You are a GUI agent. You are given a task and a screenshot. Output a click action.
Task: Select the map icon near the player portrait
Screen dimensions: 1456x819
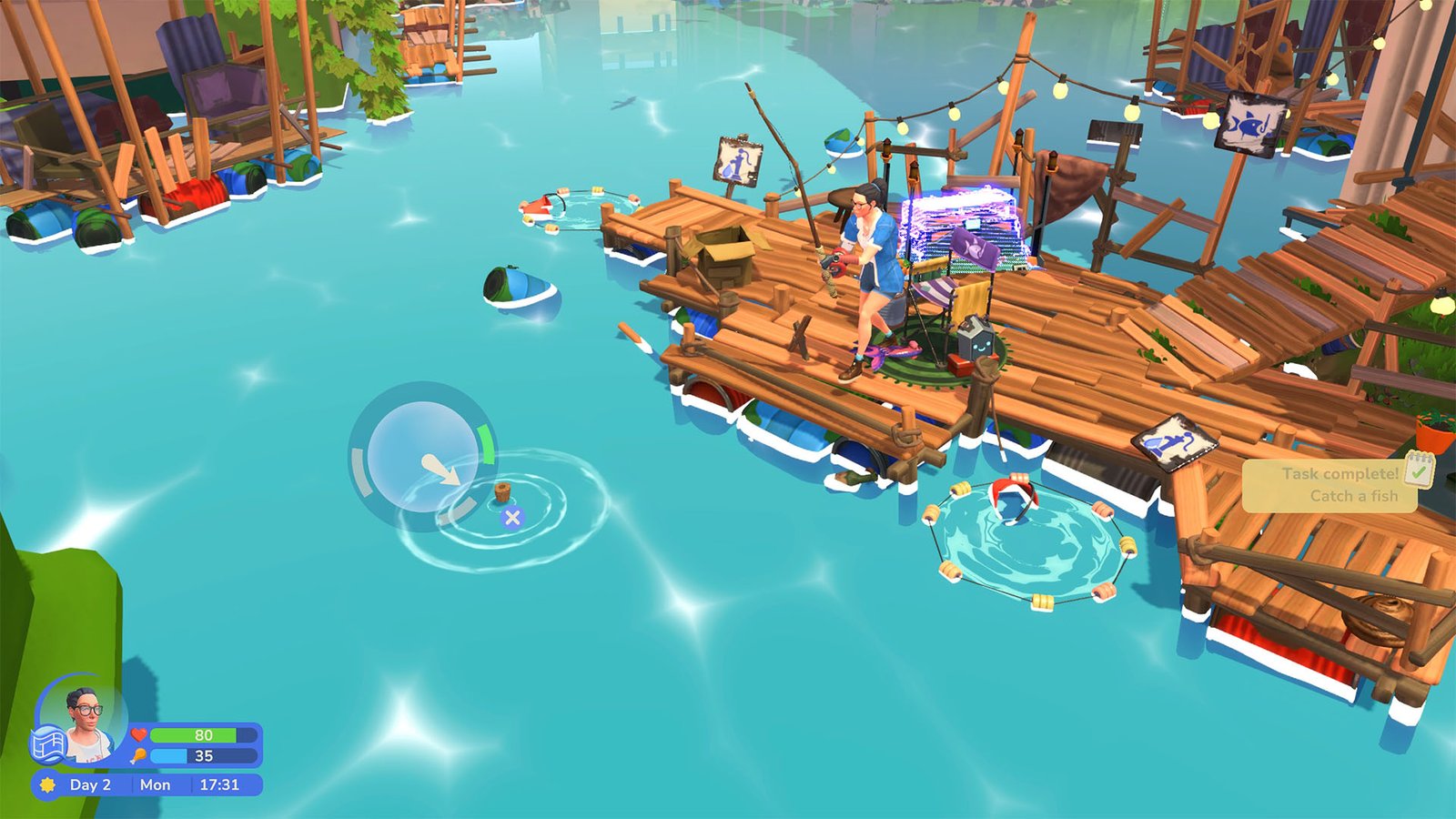click(50, 744)
